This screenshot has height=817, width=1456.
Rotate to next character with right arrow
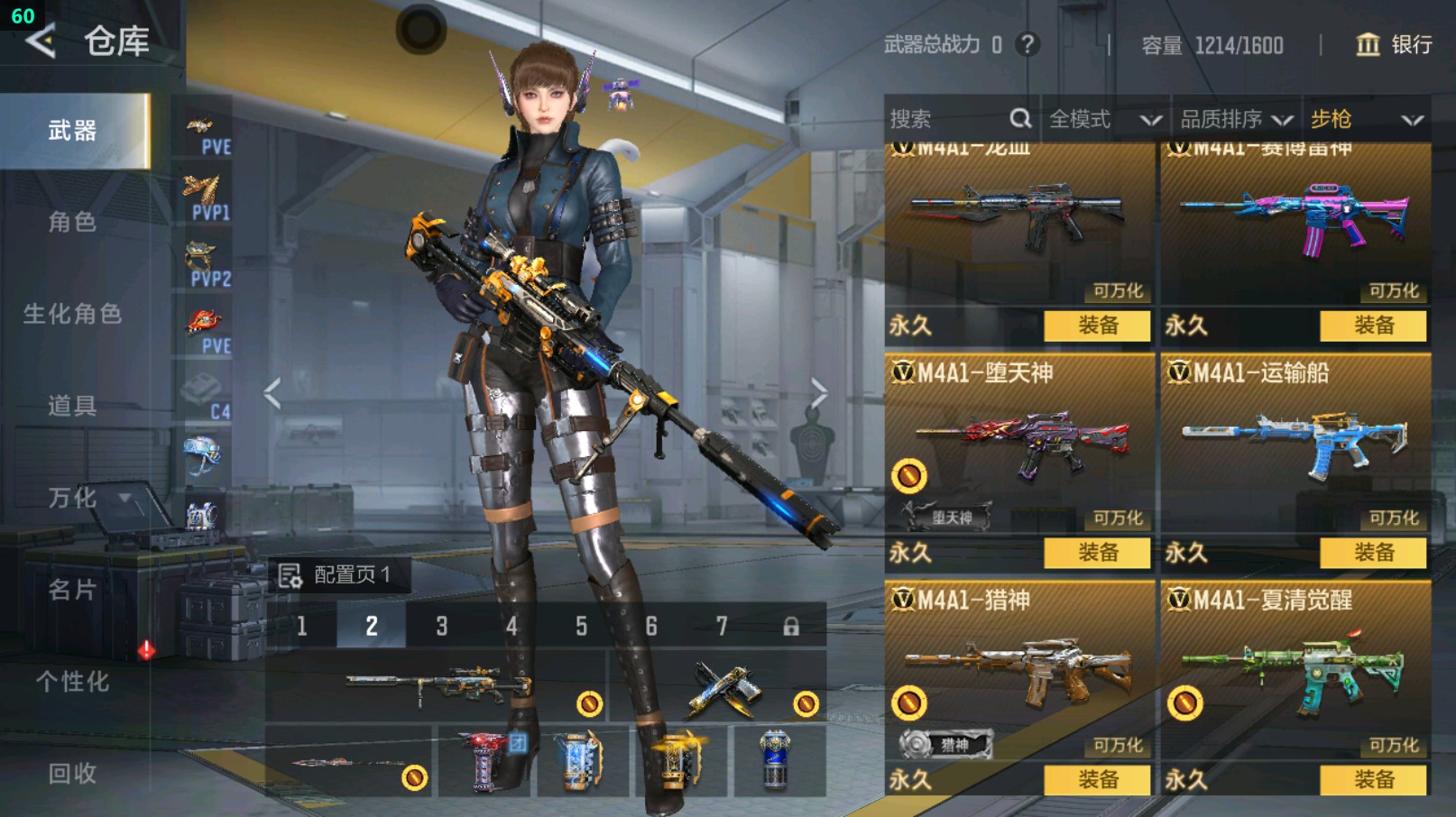click(x=818, y=393)
